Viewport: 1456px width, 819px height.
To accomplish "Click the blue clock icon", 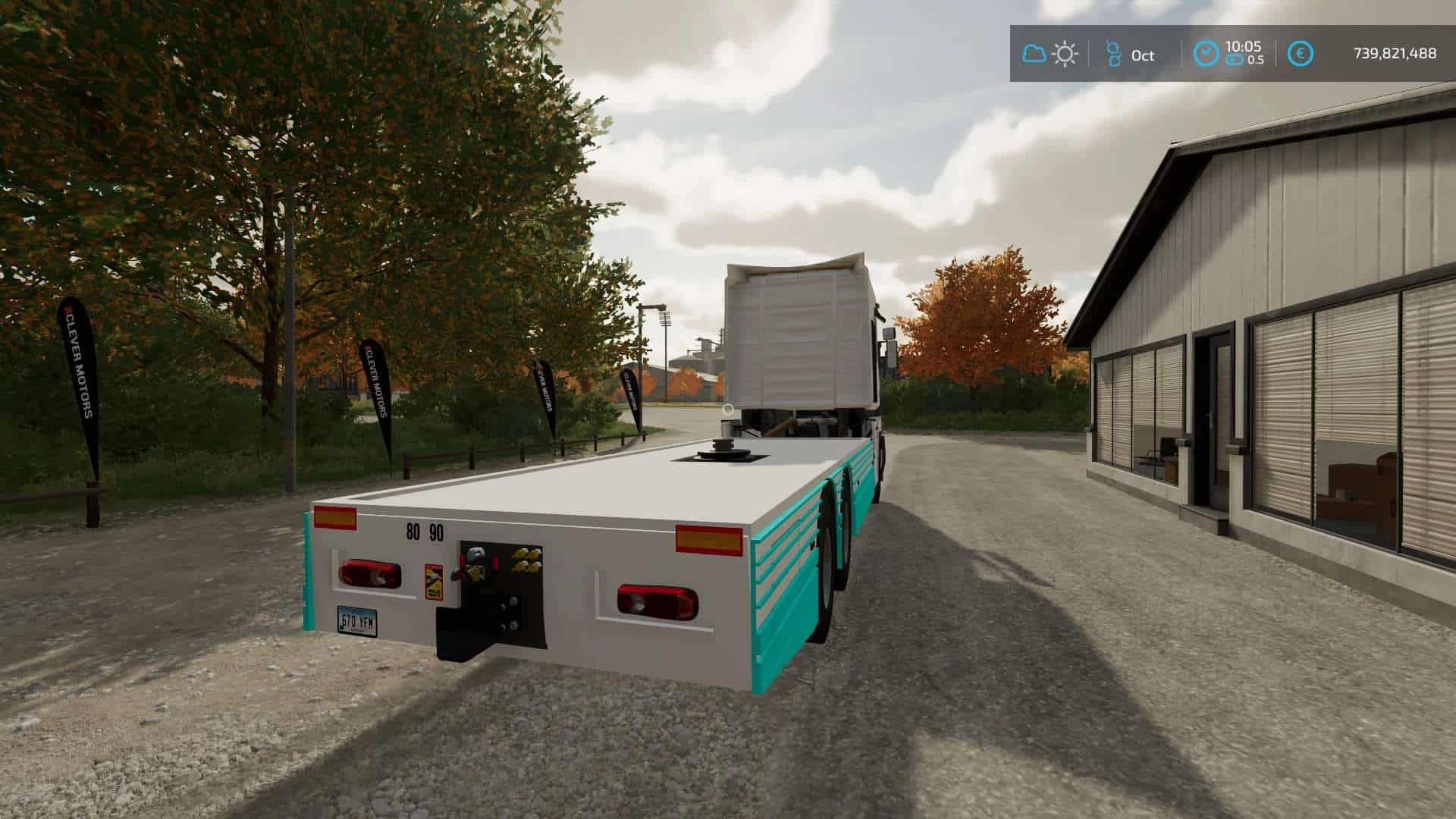I will point(1206,53).
